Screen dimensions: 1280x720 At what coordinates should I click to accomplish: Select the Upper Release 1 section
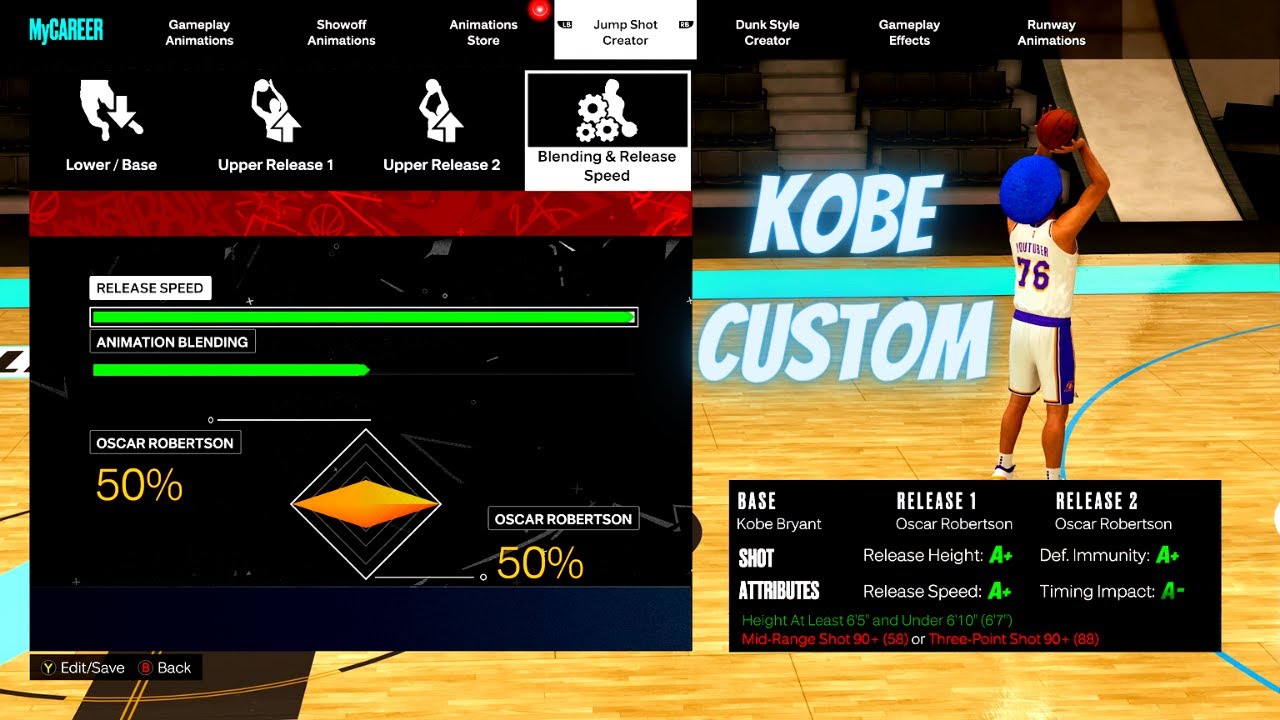276,129
